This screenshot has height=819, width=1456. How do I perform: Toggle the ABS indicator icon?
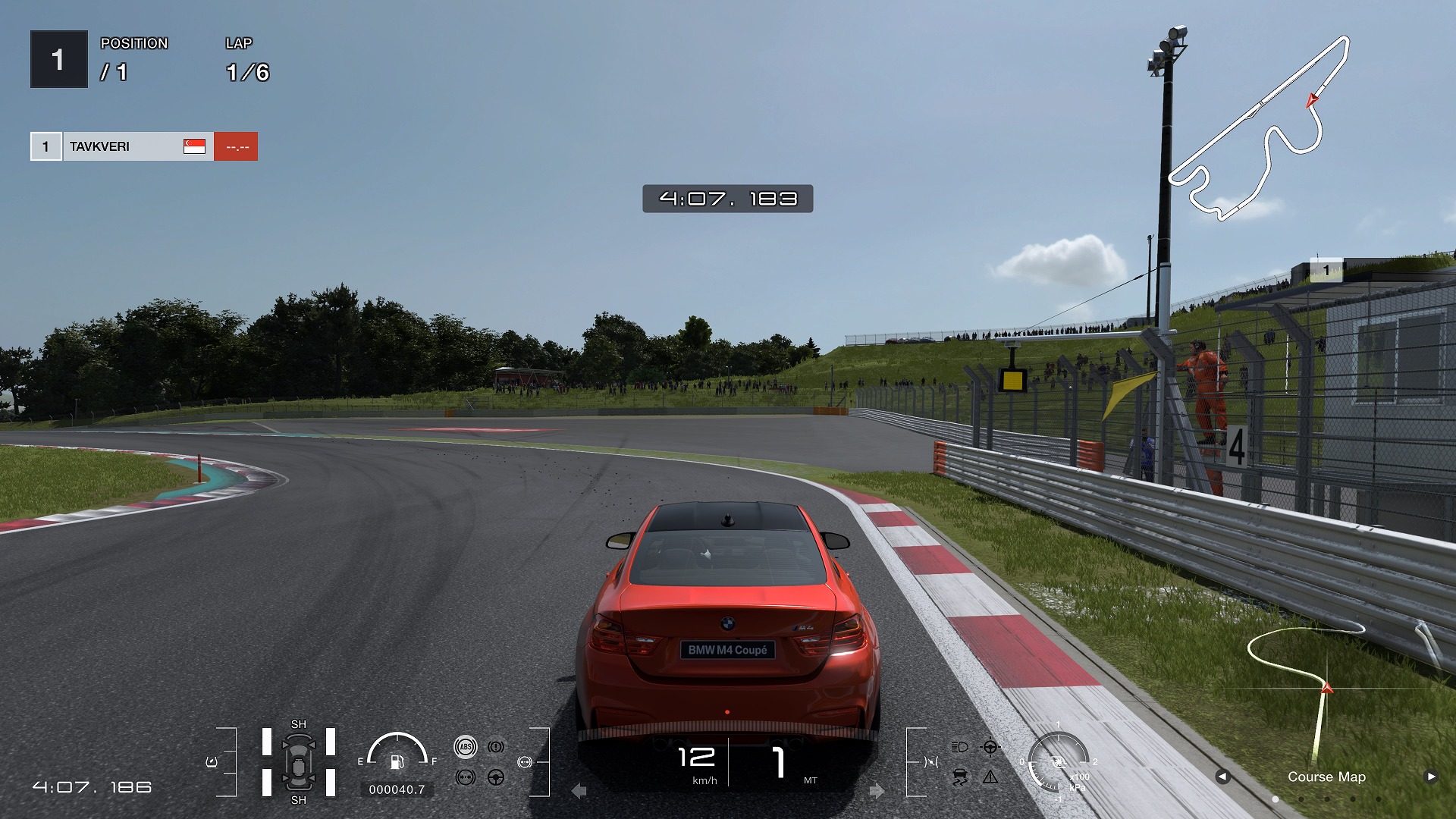(466, 747)
